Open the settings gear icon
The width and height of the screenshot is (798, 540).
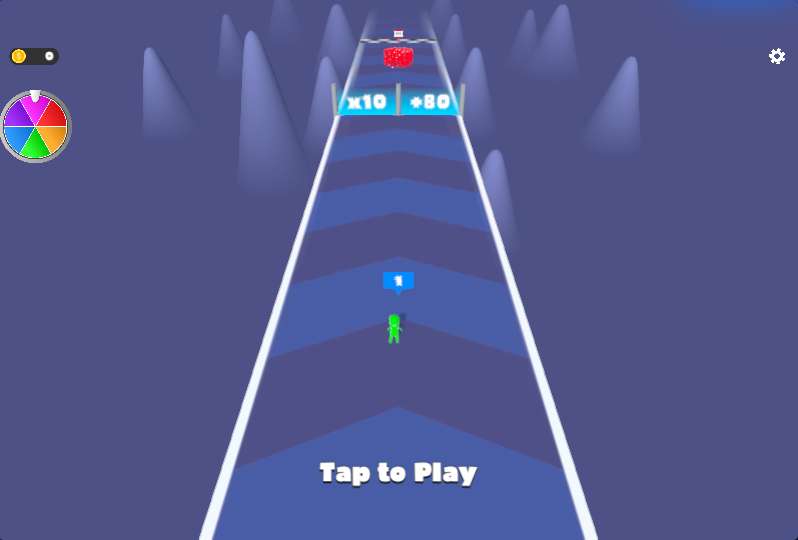pyautogui.click(x=777, y=56)
